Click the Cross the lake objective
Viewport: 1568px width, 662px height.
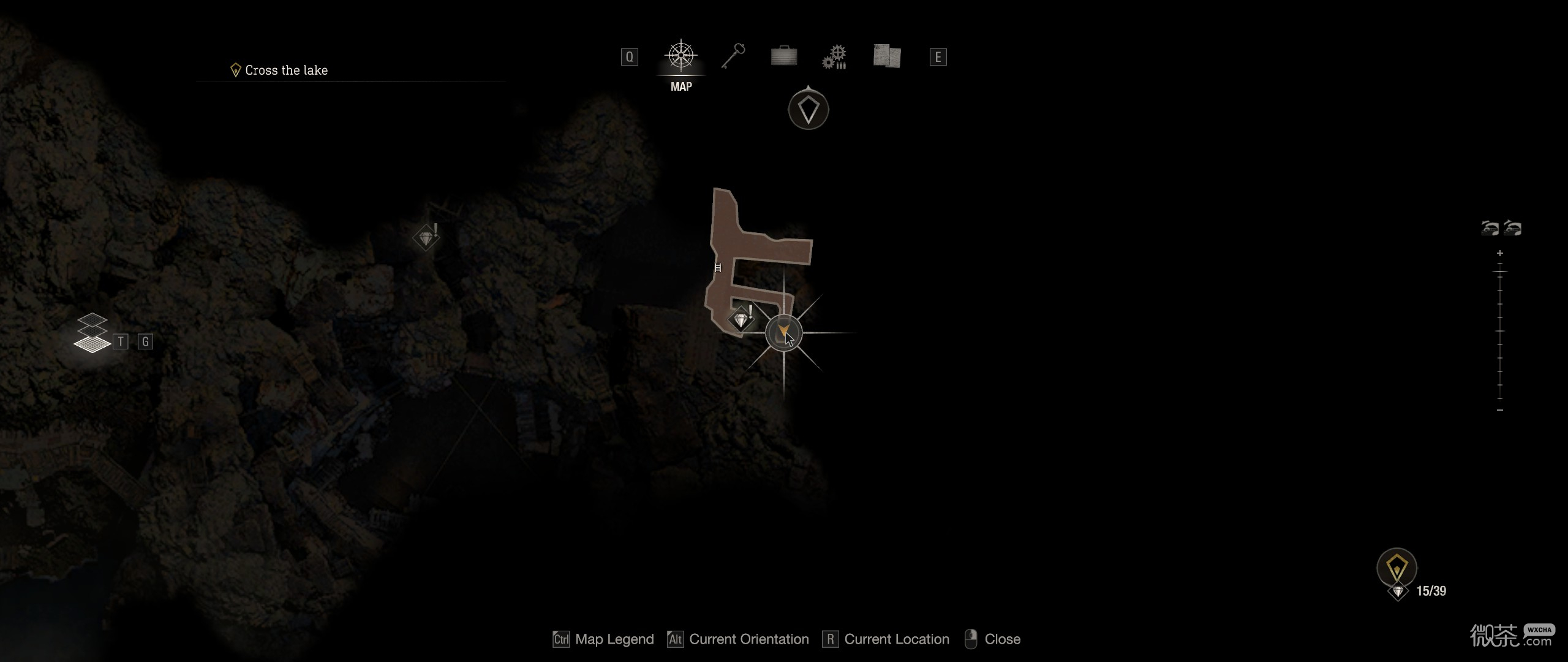(285, 70)
